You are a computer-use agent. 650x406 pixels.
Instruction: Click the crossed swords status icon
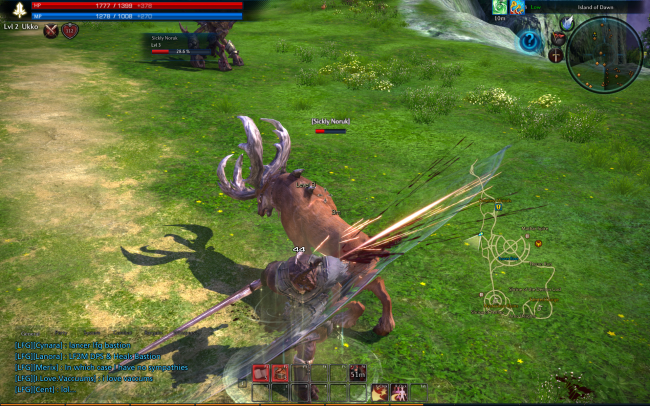51,30
